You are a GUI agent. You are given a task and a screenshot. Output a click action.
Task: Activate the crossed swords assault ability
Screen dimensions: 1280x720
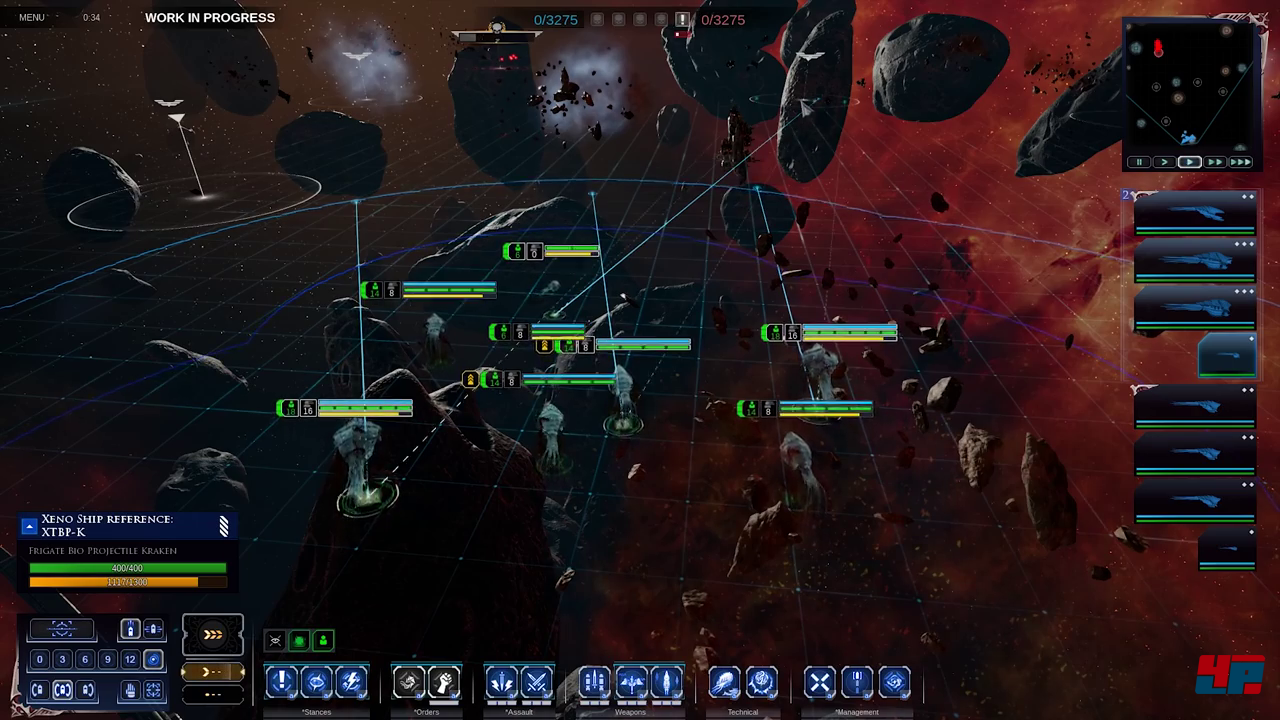click(x=537, y=682)
